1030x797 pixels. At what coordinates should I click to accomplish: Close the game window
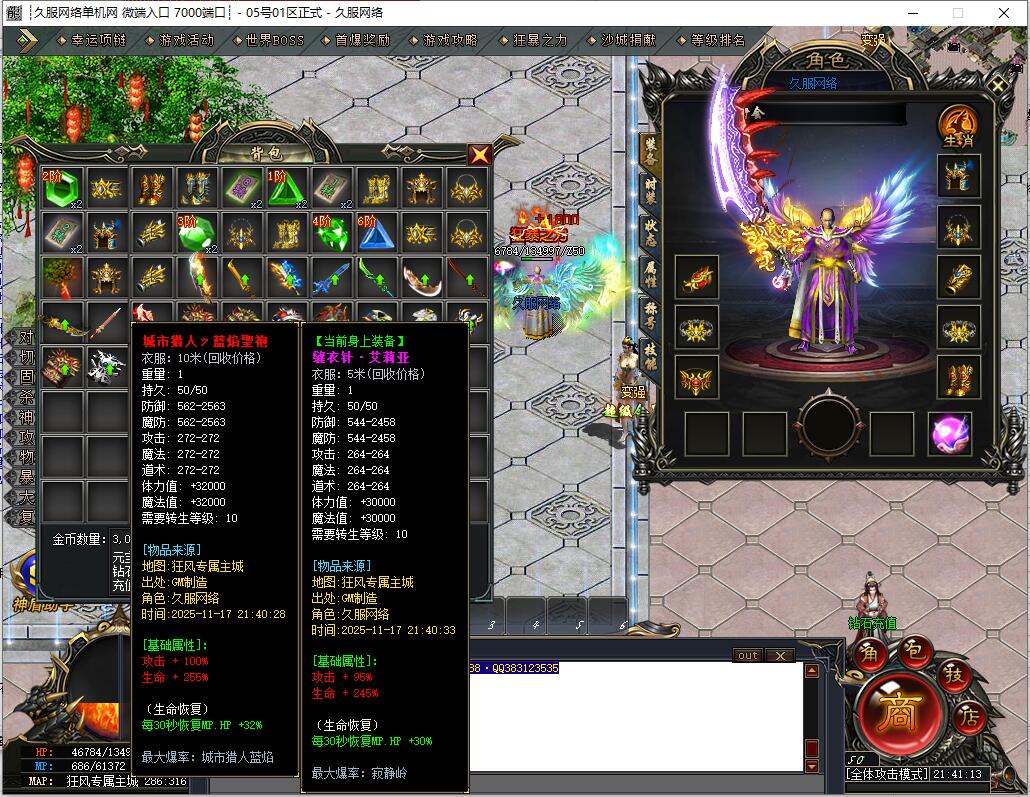[1004, 13]
